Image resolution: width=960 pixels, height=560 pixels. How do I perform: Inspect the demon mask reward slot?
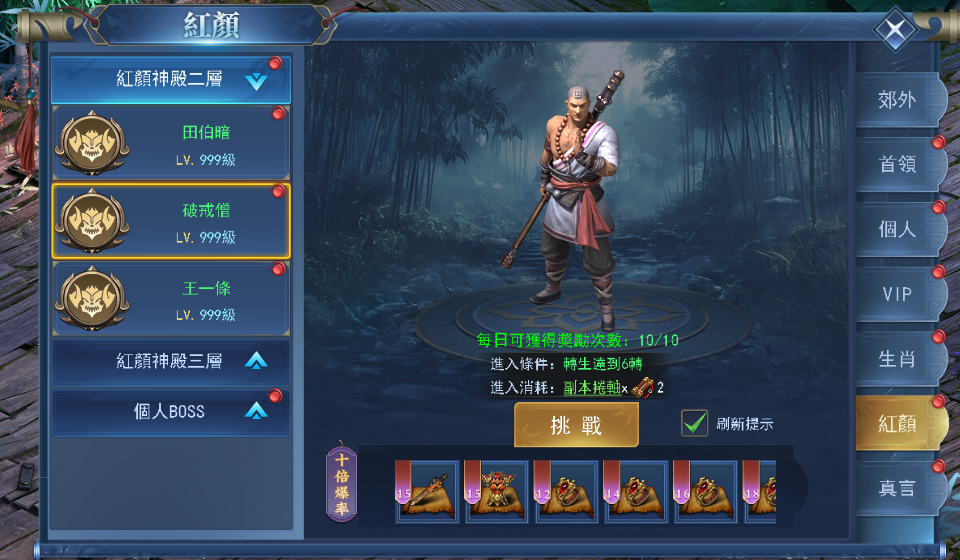(x=497, y=492)
